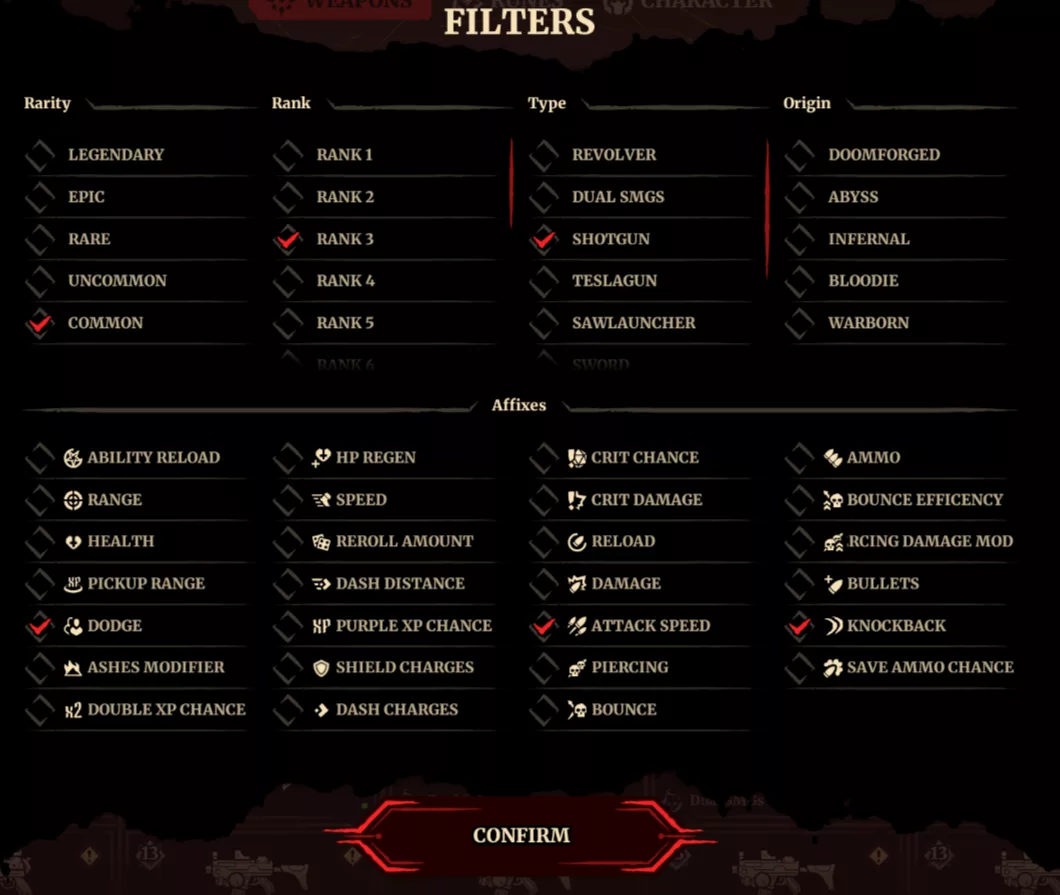Enable the Teslagun type filter
1060x895 pixels.
pyautogui.click(x=544, y=281)
